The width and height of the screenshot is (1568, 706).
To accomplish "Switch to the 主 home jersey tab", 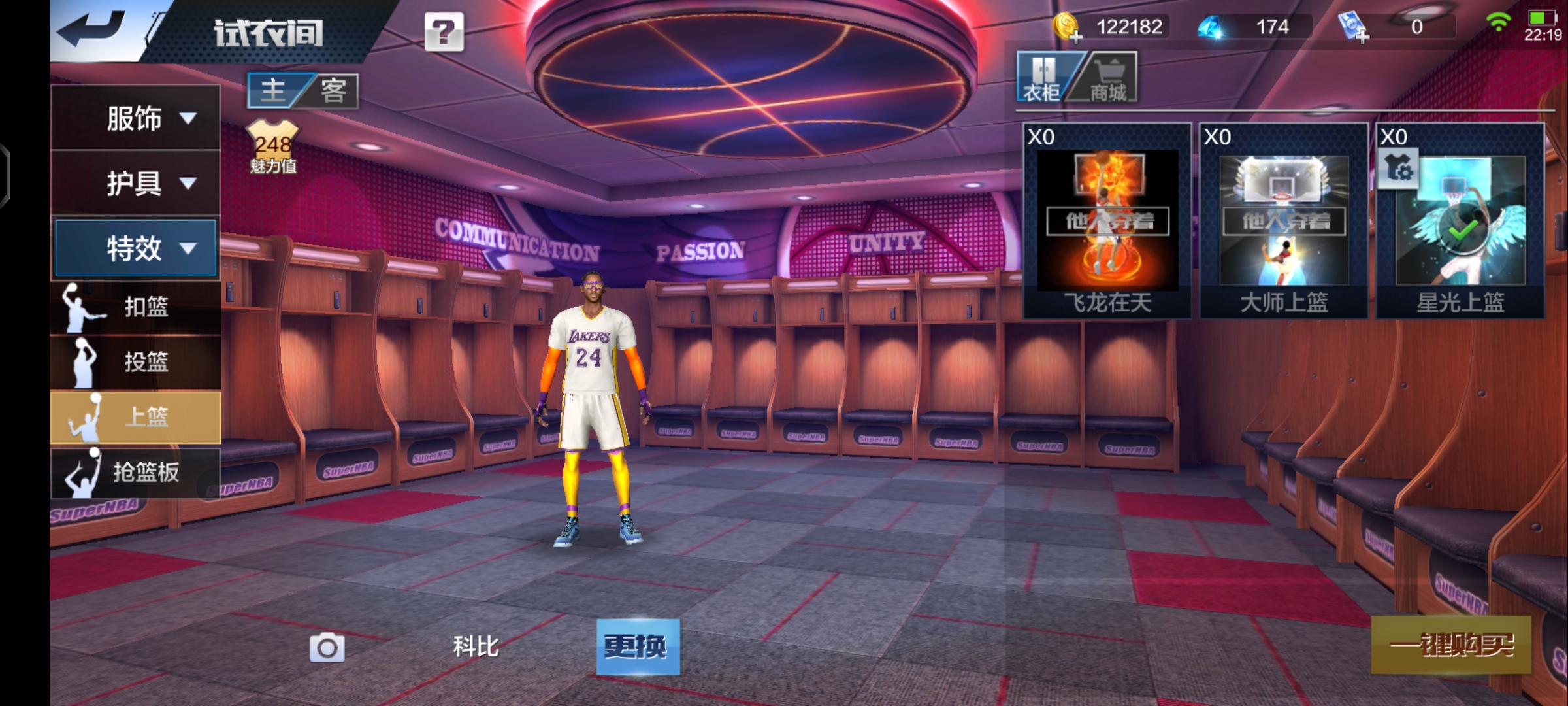I will click(274, 90).
